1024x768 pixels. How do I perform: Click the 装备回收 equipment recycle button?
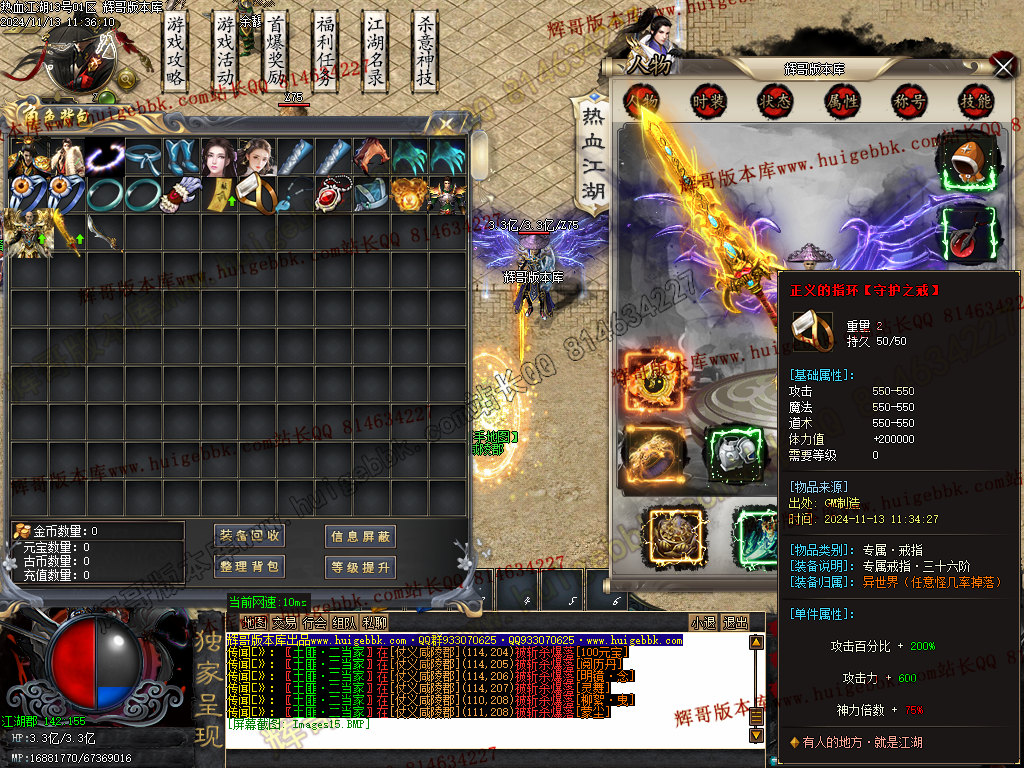coord(251,536)
